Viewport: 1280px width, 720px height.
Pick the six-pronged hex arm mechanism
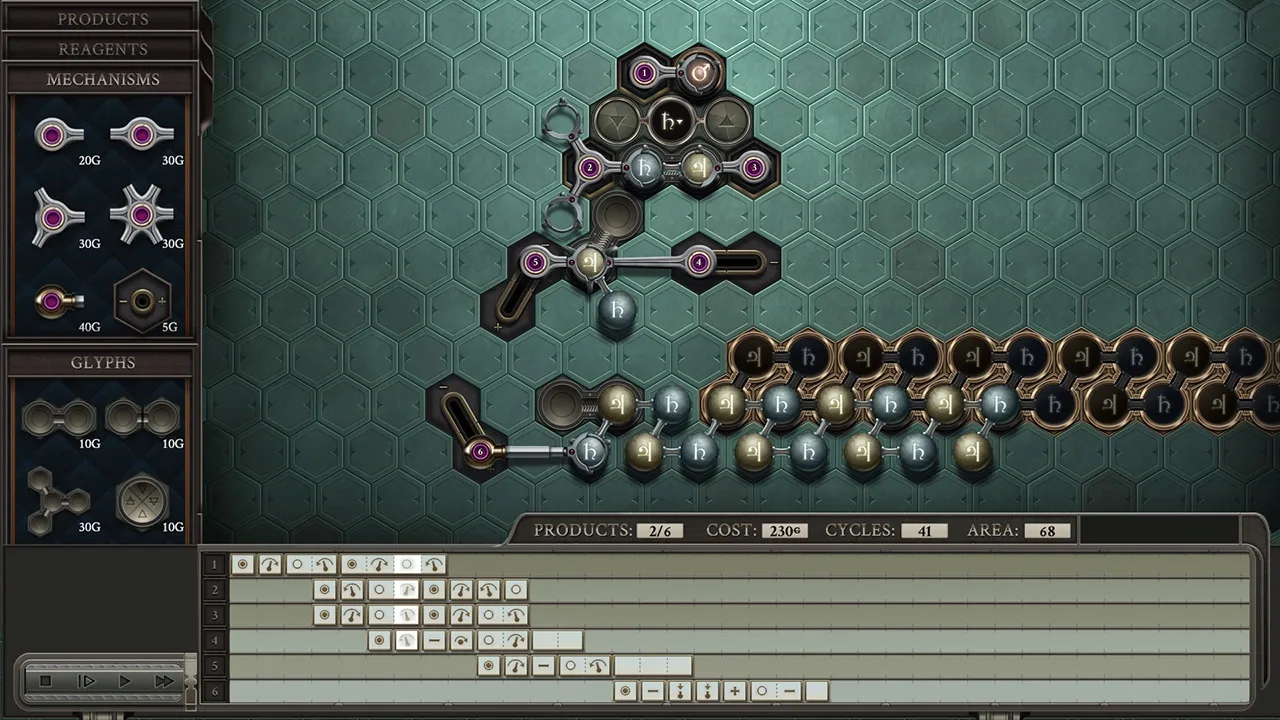pyautogui.click(x=141, y=215)
